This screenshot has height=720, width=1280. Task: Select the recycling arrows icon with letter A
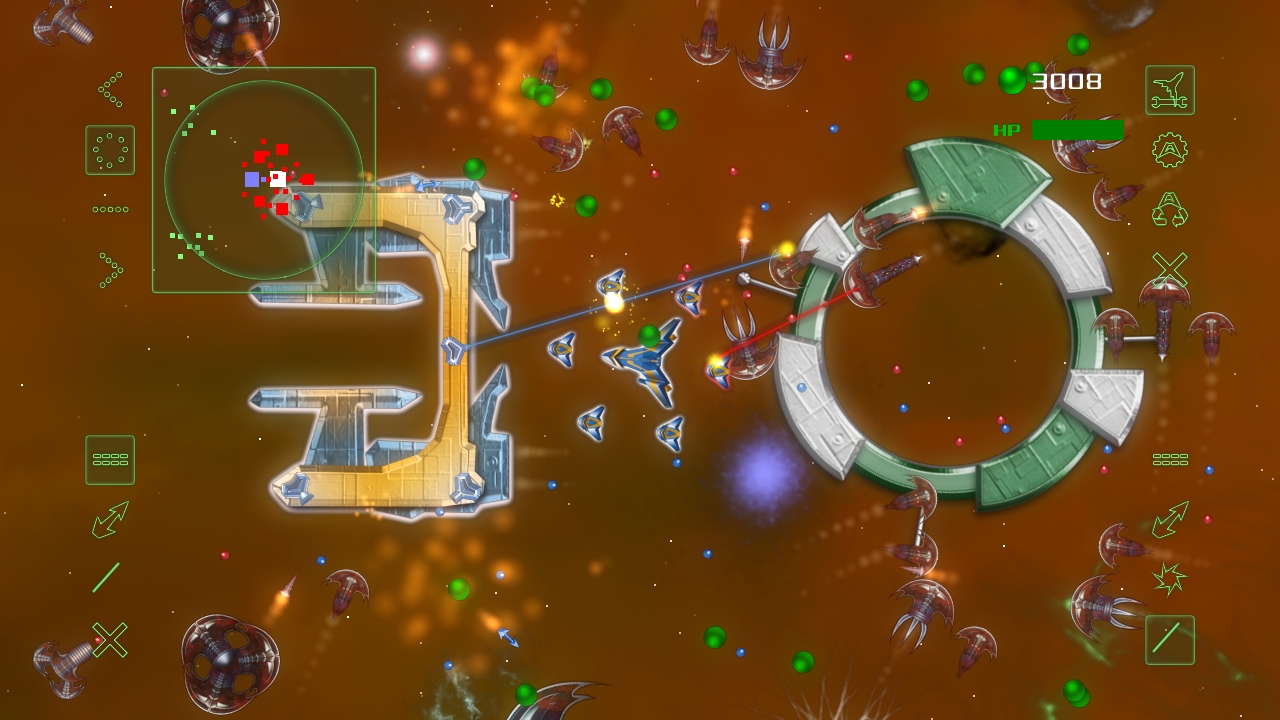point(1168,207)
